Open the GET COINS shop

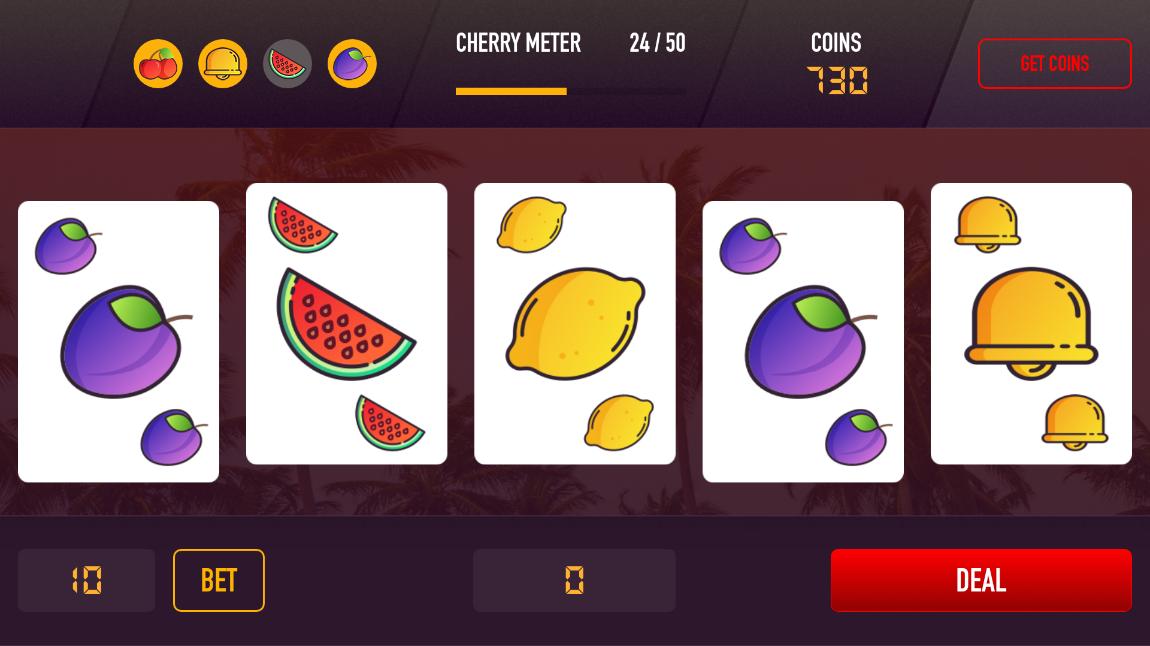click(1054, 63)
